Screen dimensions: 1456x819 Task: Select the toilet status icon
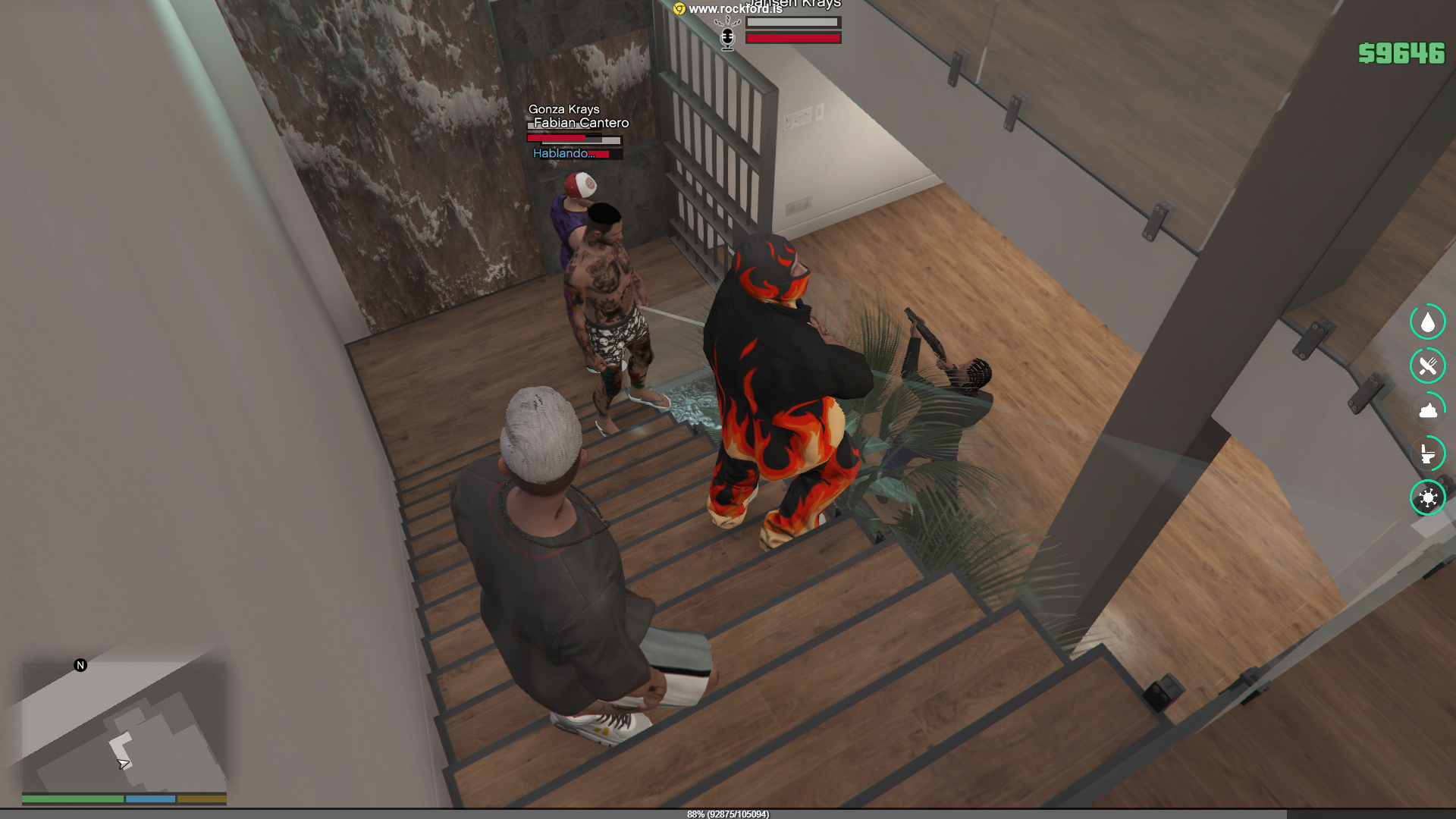[x=1427, y=454]
